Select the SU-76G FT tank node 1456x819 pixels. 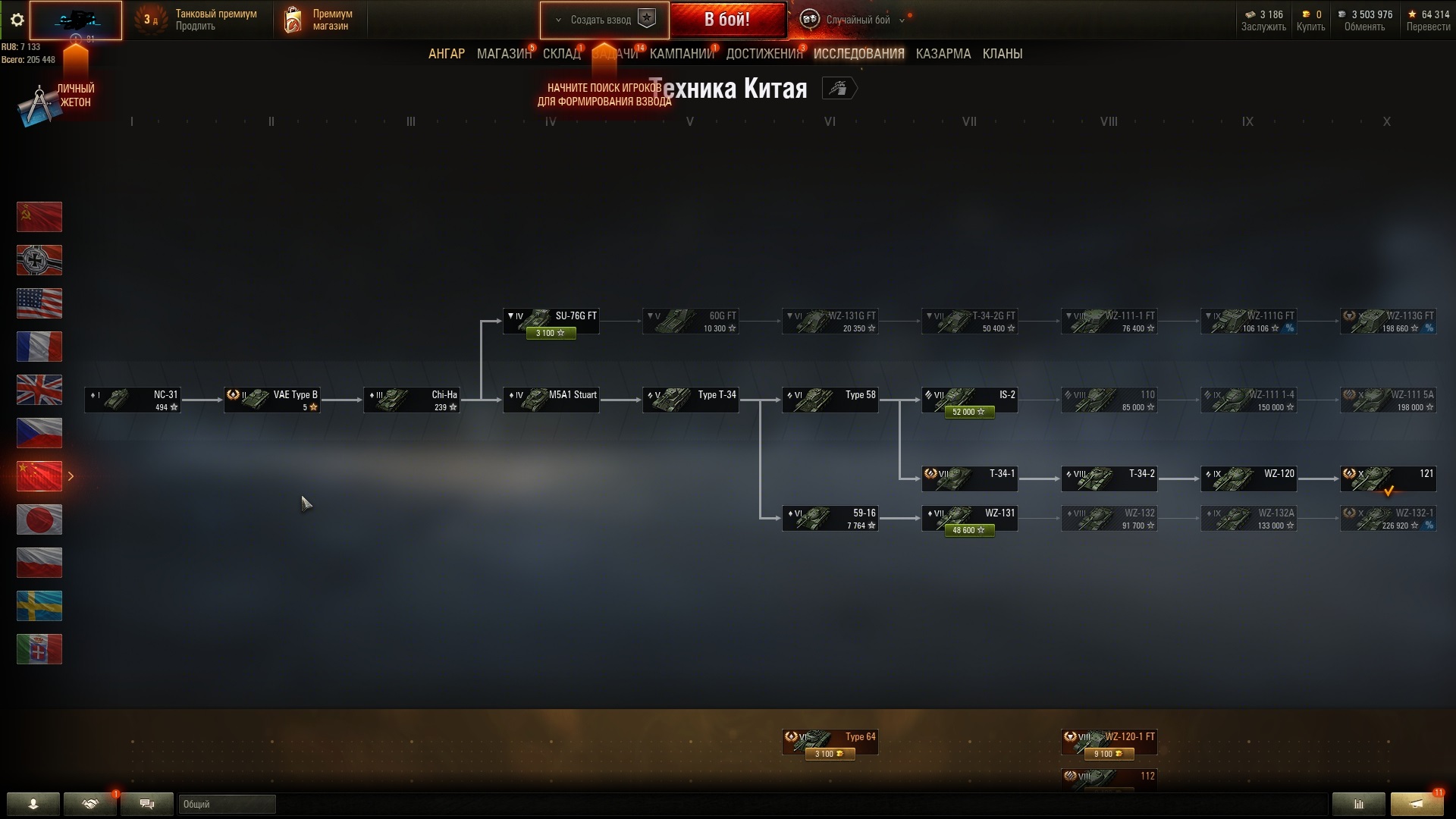point(551,321)
